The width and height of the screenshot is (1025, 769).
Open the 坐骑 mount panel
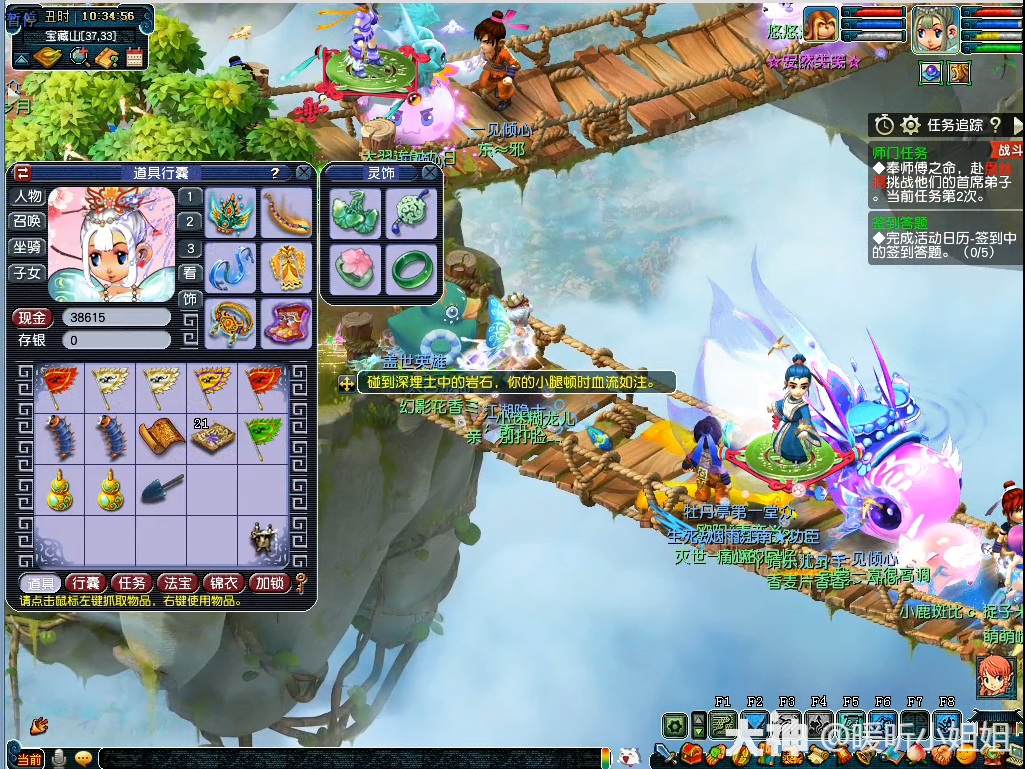point(27,247)
